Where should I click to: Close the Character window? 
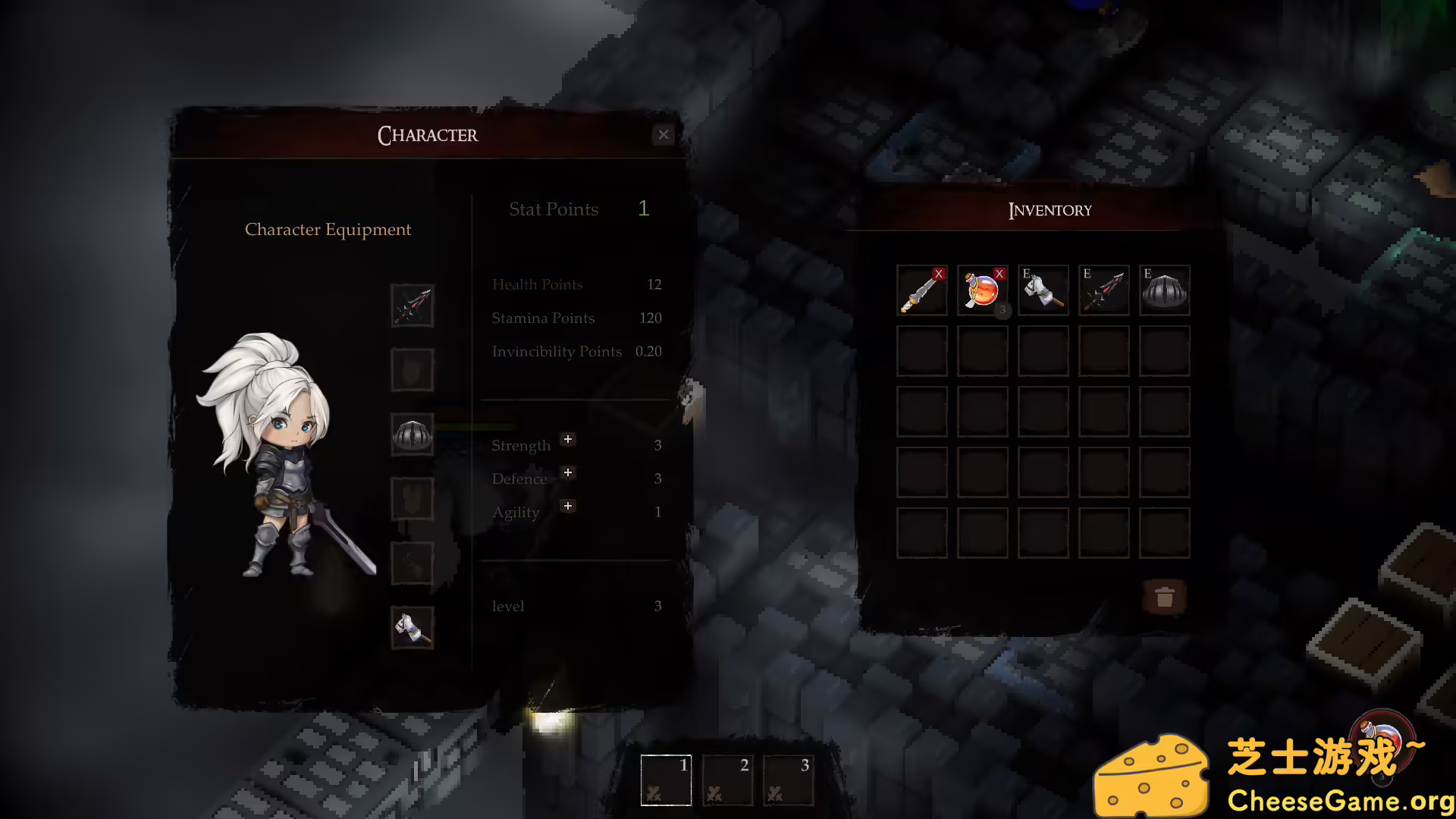(x=664, y=134)
